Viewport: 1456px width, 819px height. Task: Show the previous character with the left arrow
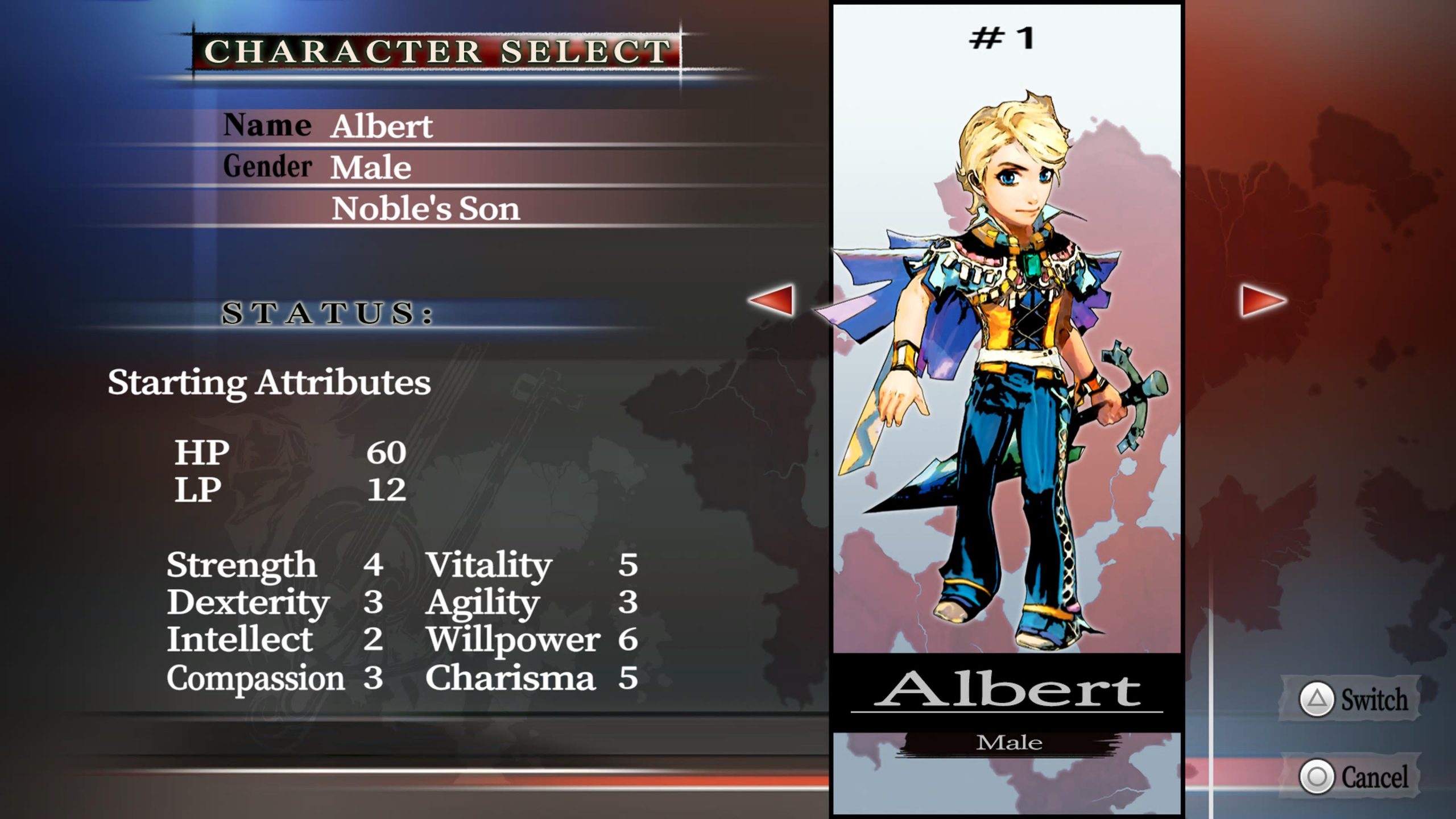(x=772, y=300)
